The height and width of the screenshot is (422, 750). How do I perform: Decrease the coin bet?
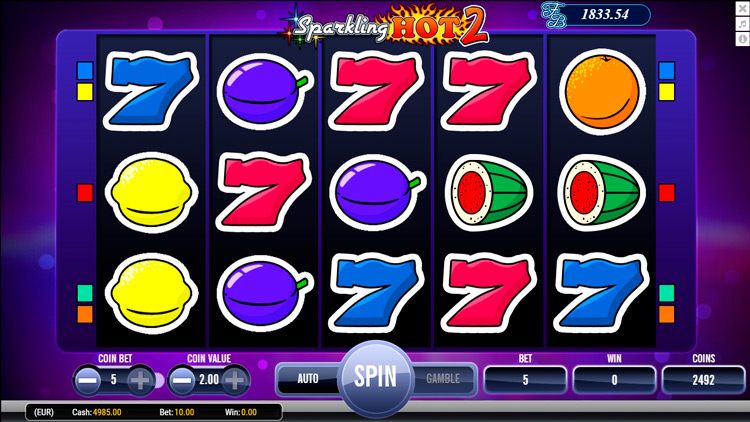87,380
